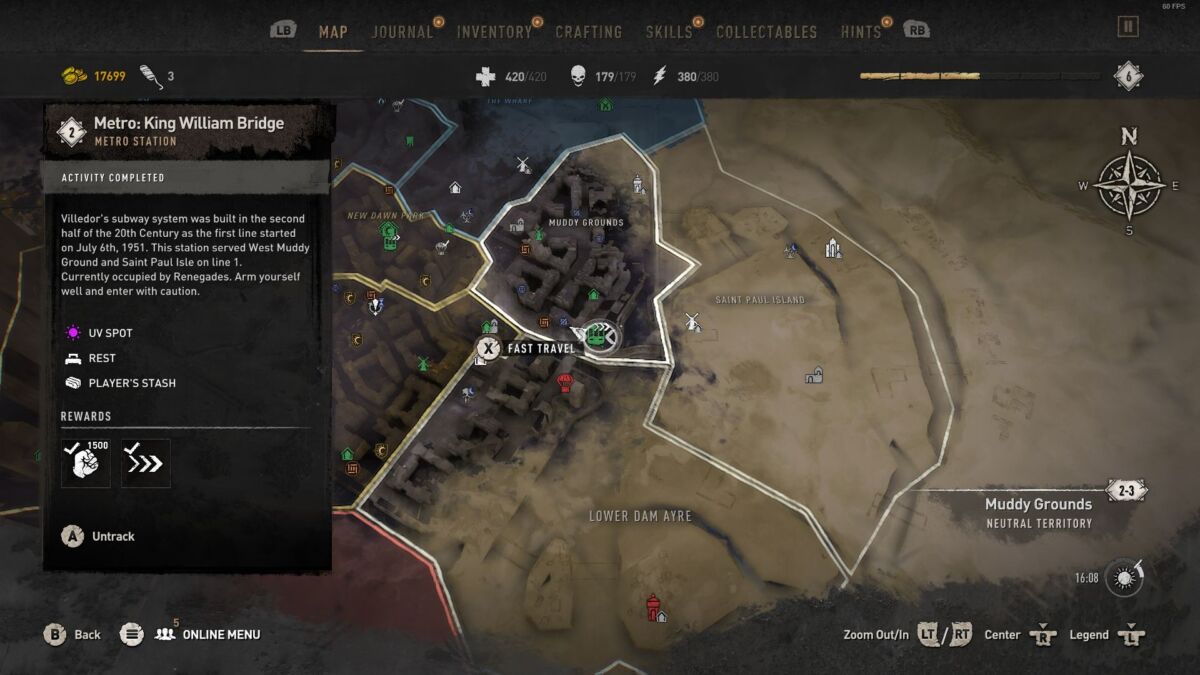Open the Inventory tab
This screenshot has height=675, width=1200.
[494, 32]
